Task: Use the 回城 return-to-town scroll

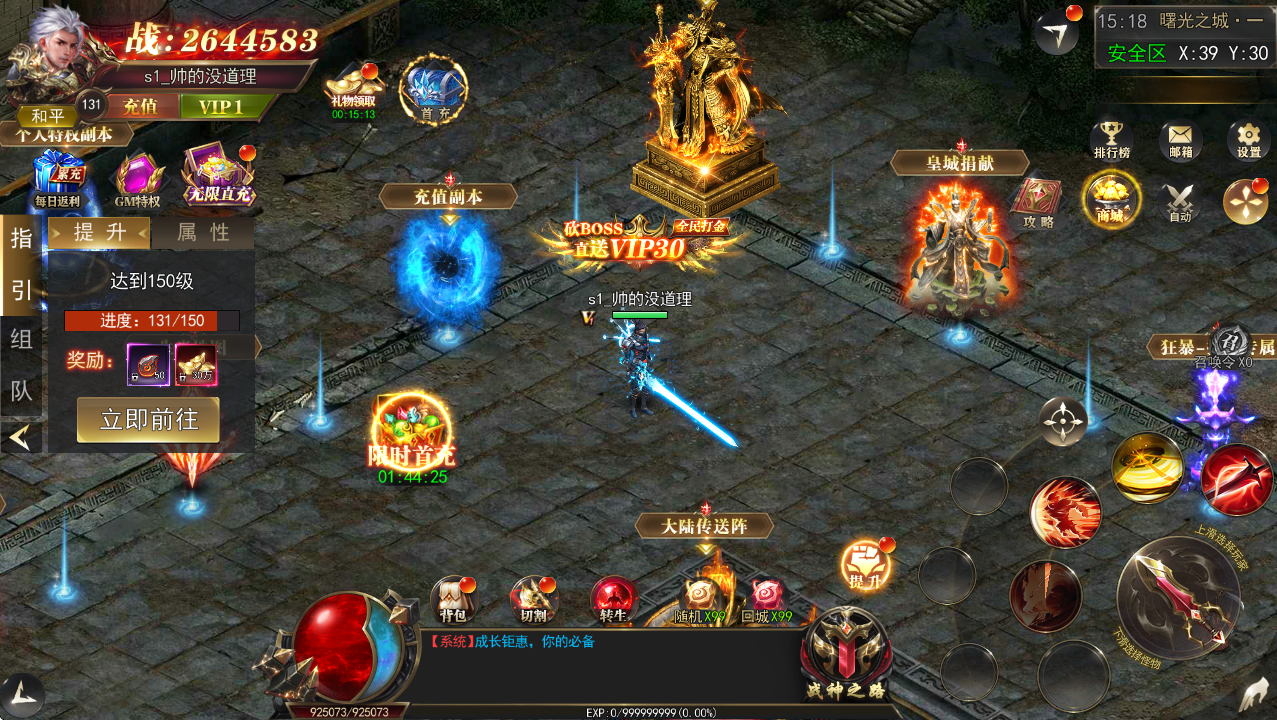Action: click(766, 600)
